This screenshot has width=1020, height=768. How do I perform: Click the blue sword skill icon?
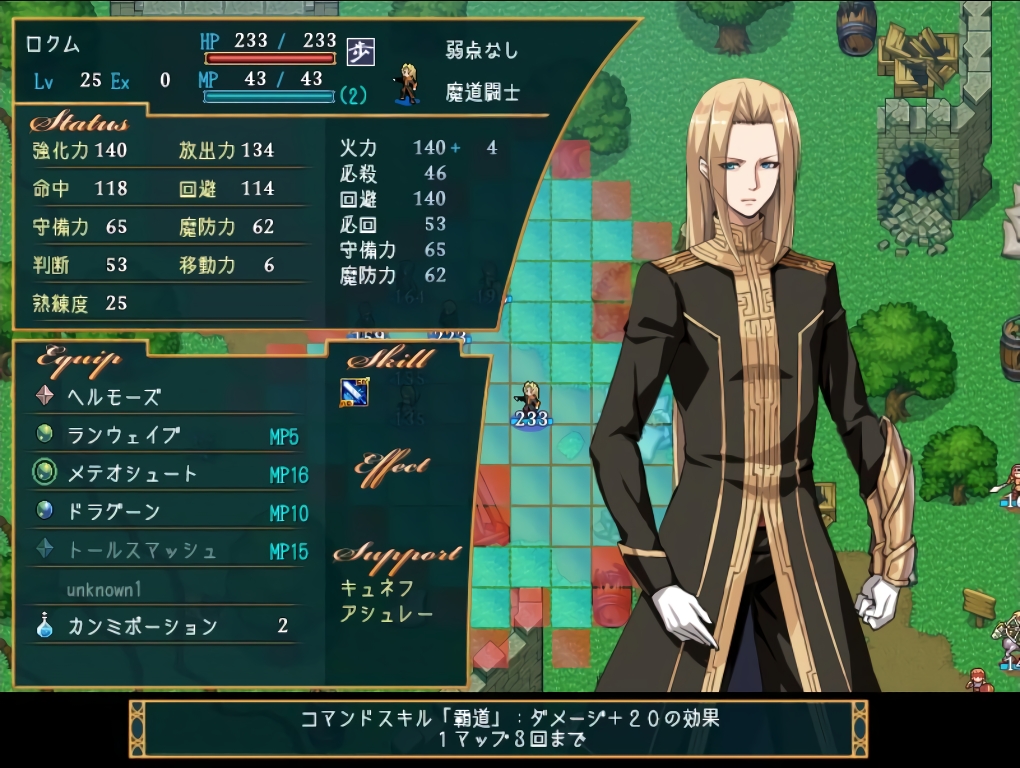(x=354, y=392)
